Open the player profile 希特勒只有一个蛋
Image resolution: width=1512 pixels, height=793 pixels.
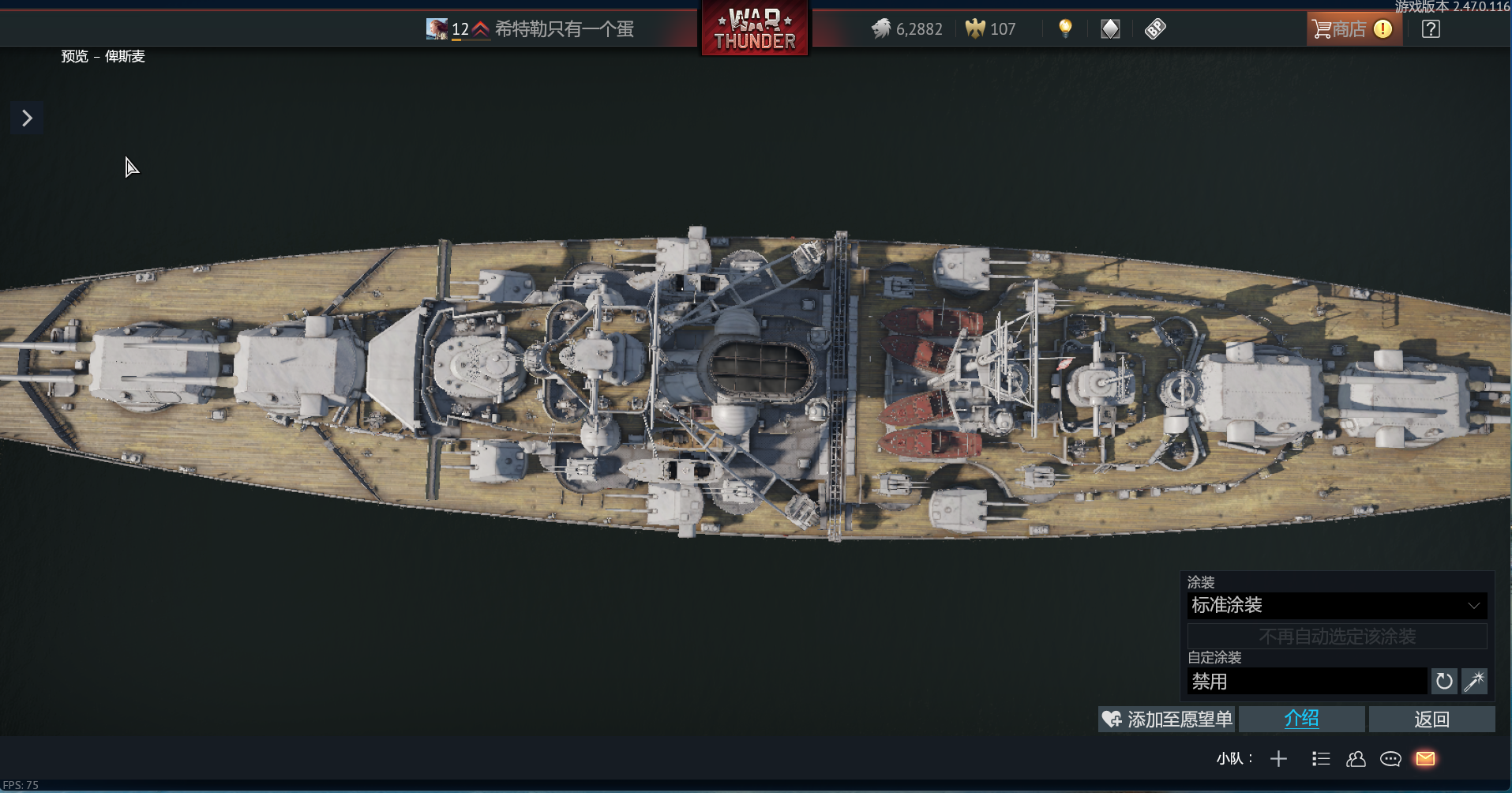click(563, 29)
